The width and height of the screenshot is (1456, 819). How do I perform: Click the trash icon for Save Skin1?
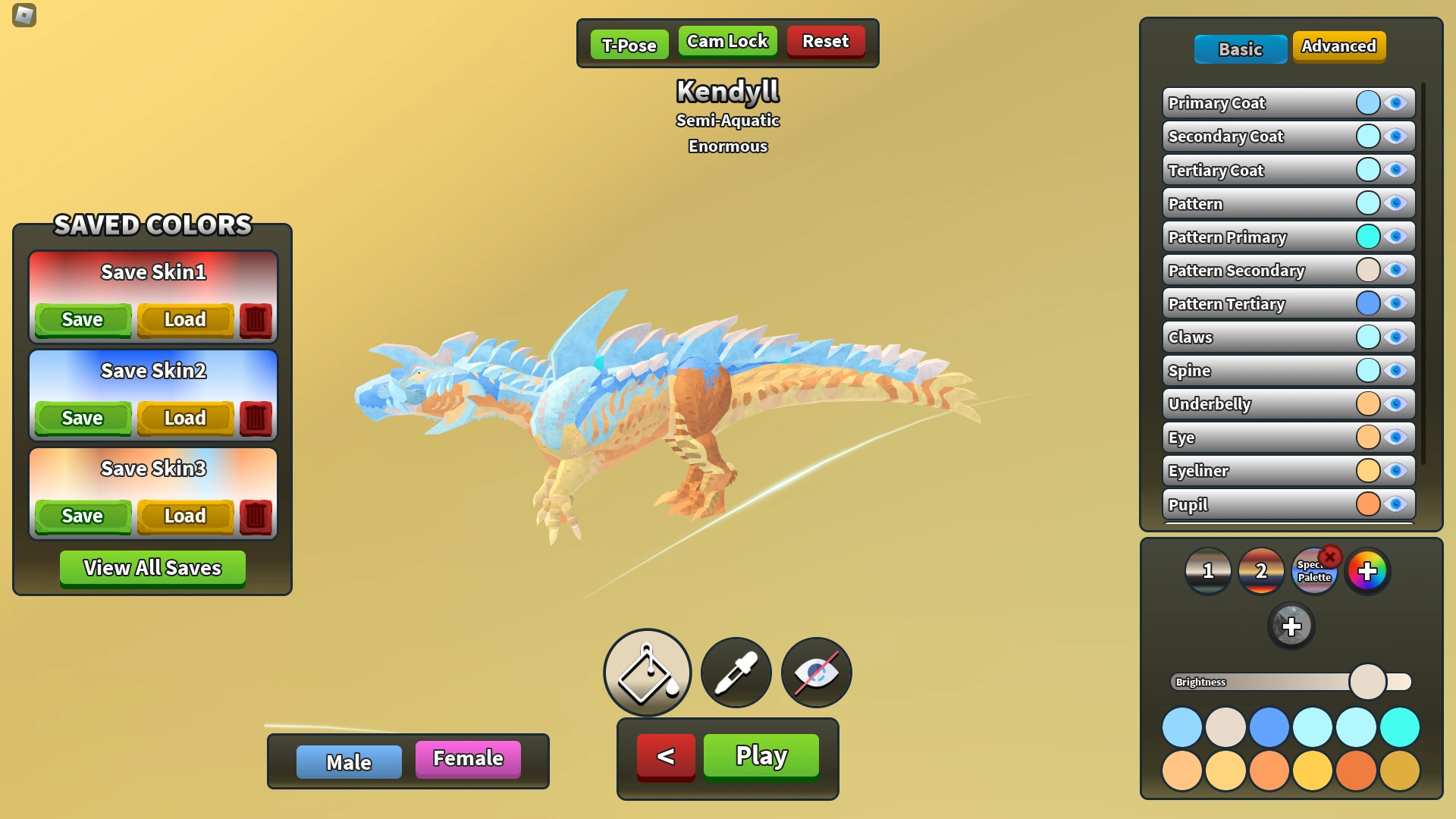pos(255,319)
